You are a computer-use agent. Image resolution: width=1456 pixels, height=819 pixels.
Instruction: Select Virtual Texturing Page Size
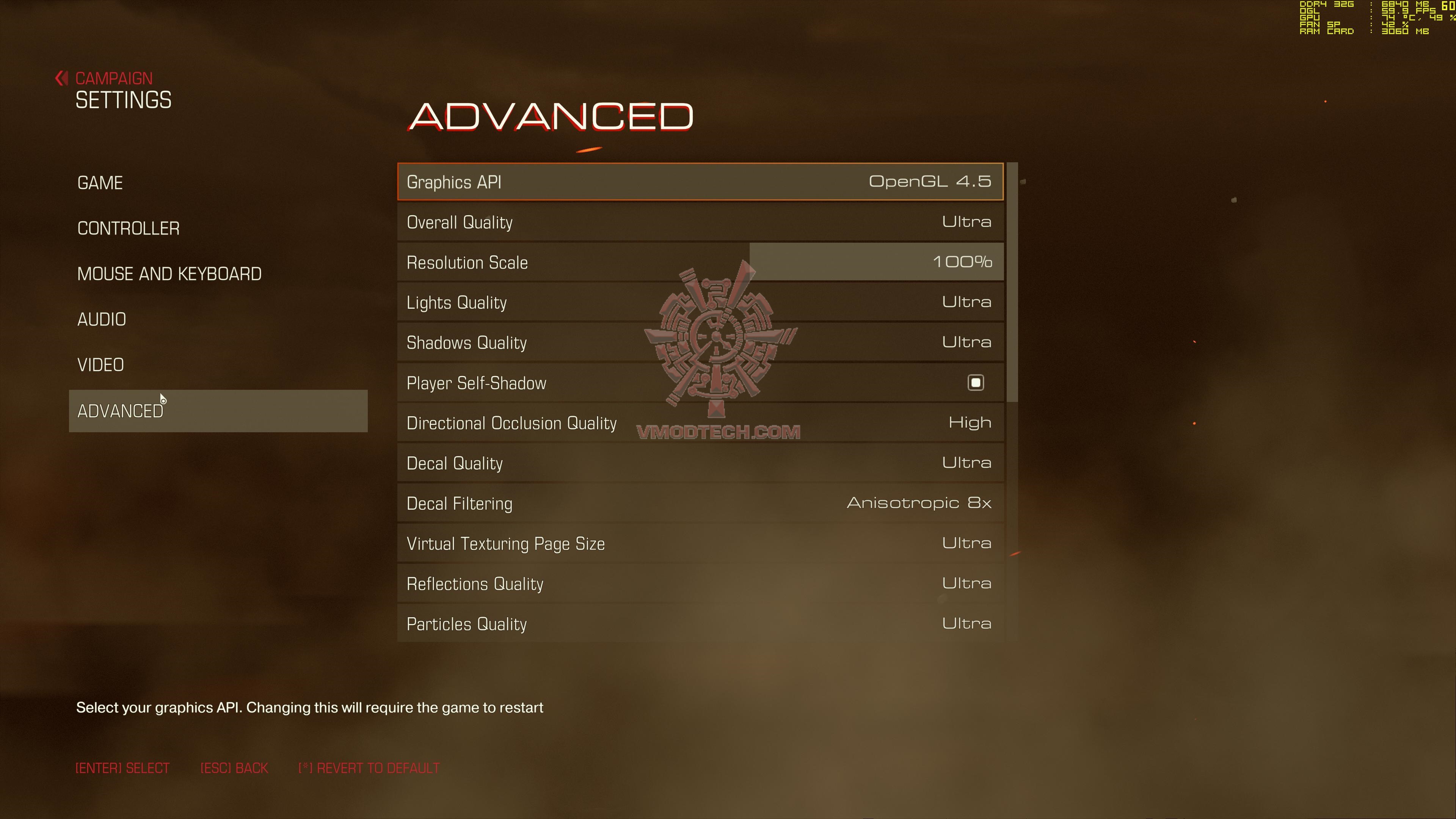pyautogui.click(x=700, y=544)
